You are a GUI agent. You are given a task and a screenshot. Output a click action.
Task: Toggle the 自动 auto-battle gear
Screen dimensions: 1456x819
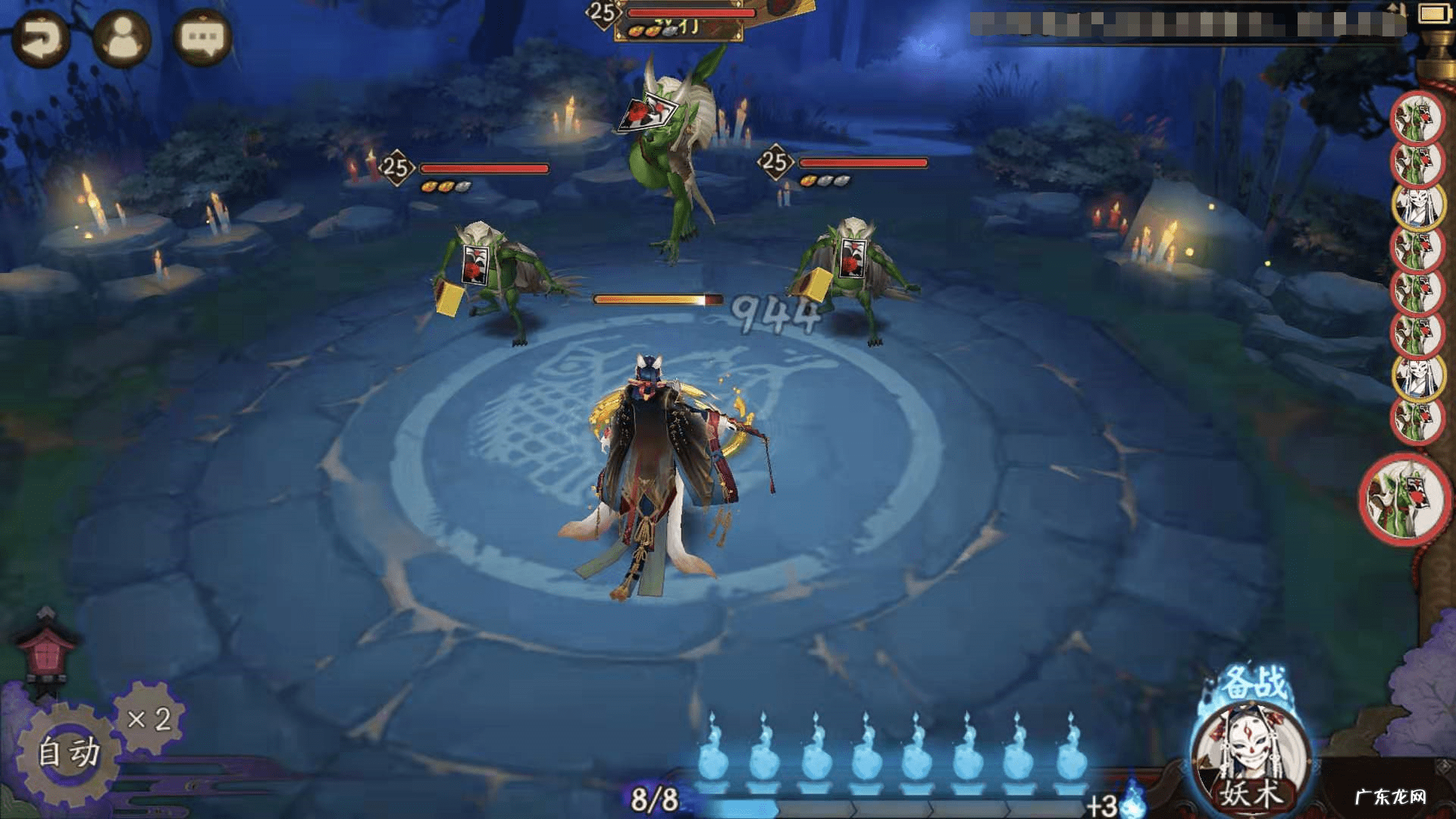pyautogui.click(x=67, y=752)
